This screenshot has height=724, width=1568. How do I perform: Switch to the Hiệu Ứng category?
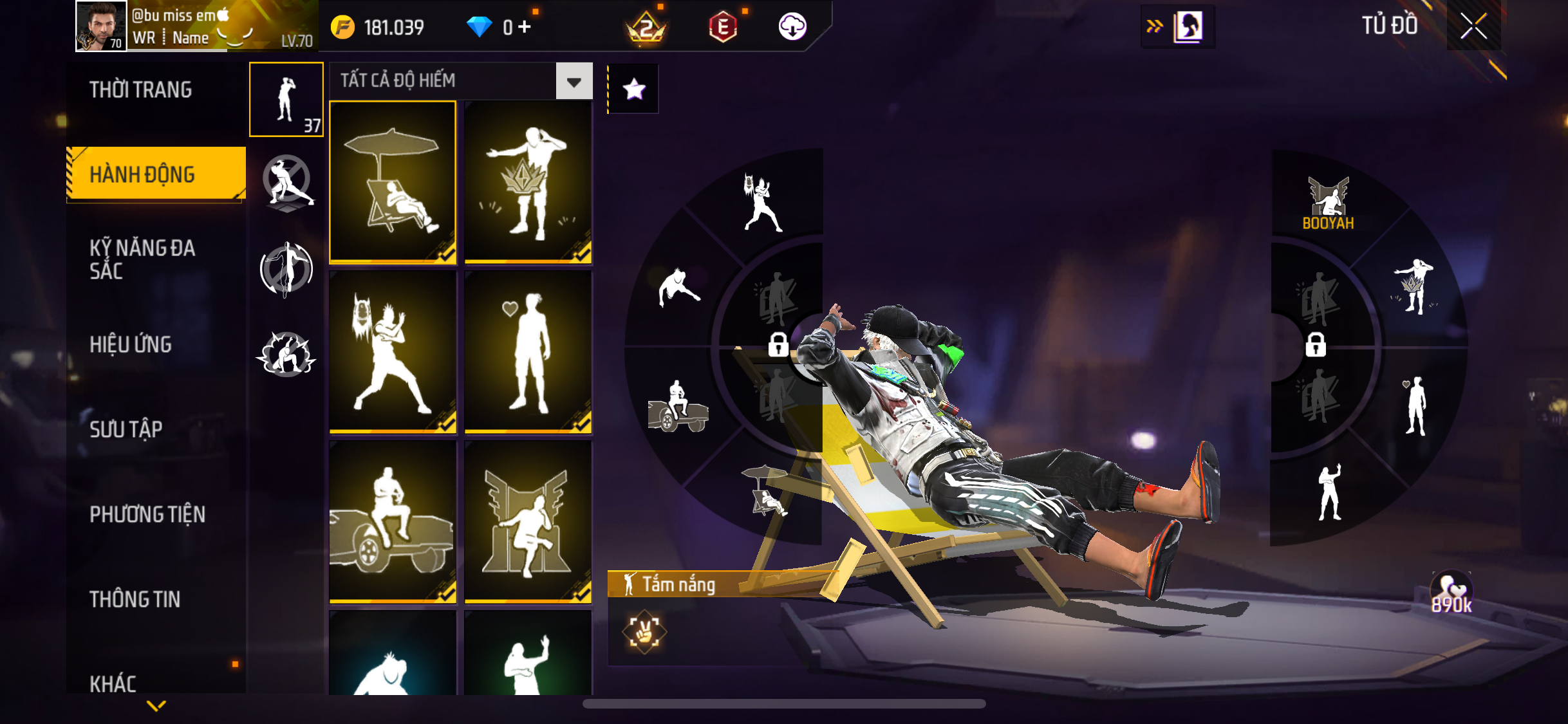pyautogui.click(x=131, y=344)
